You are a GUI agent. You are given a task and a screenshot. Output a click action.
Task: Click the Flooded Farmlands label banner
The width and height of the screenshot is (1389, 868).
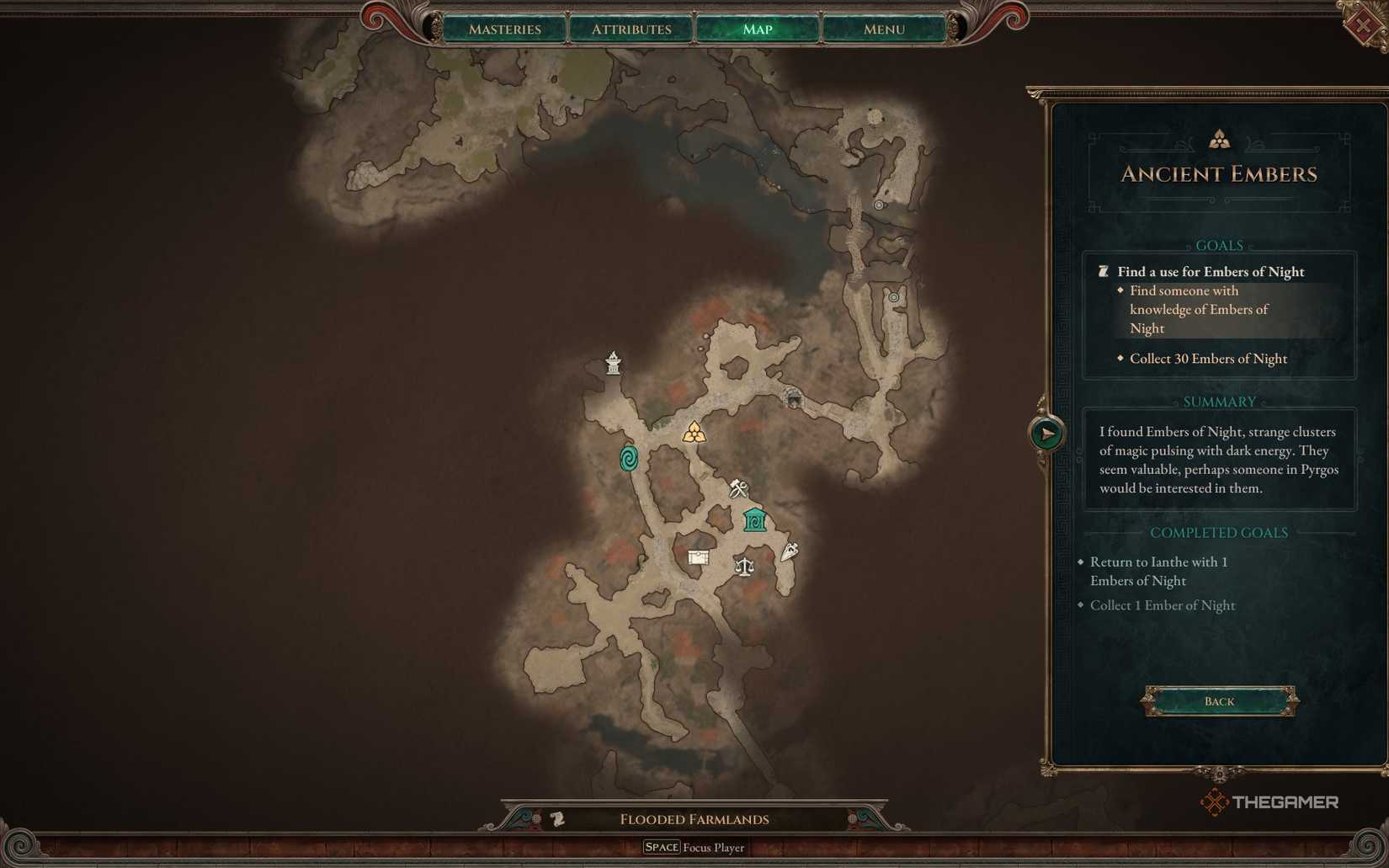[x=694, y=818]
